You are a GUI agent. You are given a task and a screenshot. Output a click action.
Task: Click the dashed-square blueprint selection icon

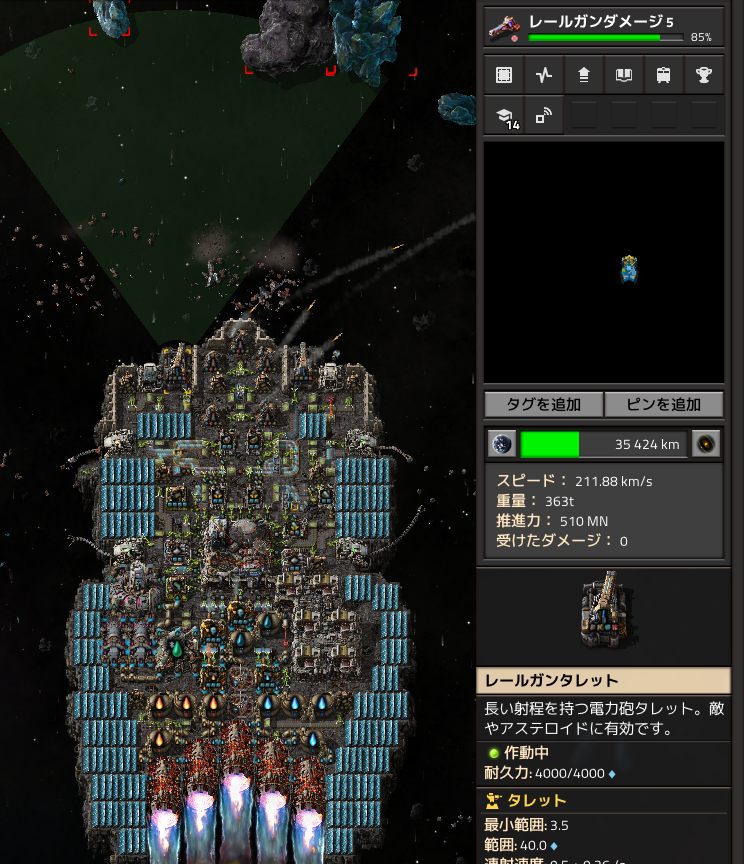tap(504, 75)
